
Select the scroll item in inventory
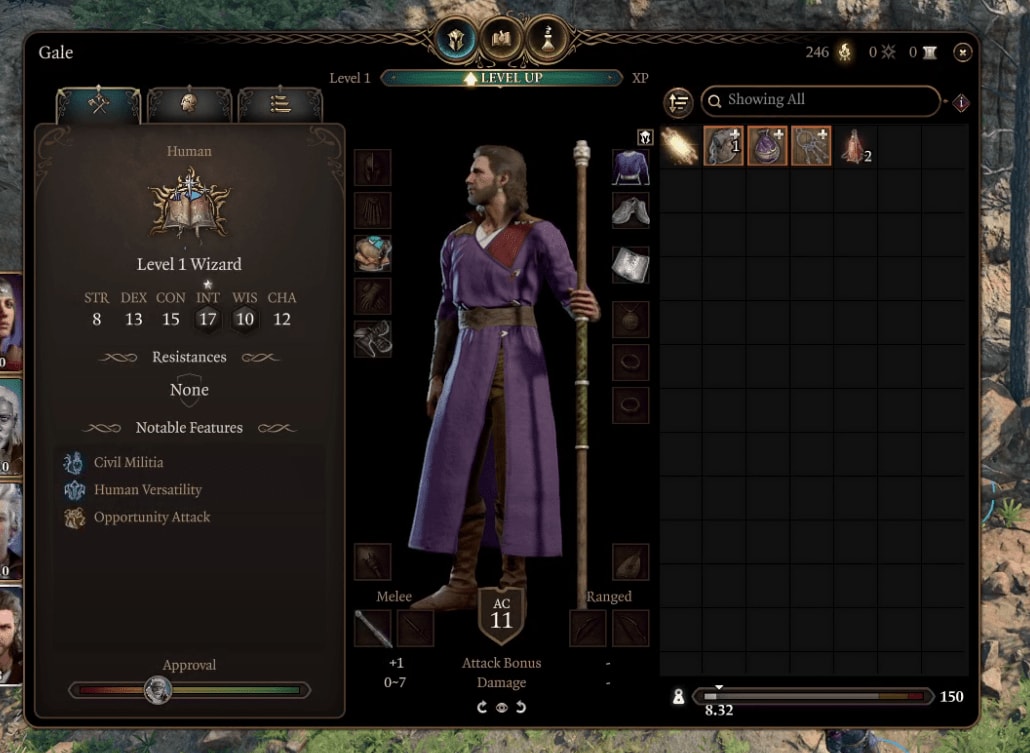pyautogui.click(x=680, y=146)
